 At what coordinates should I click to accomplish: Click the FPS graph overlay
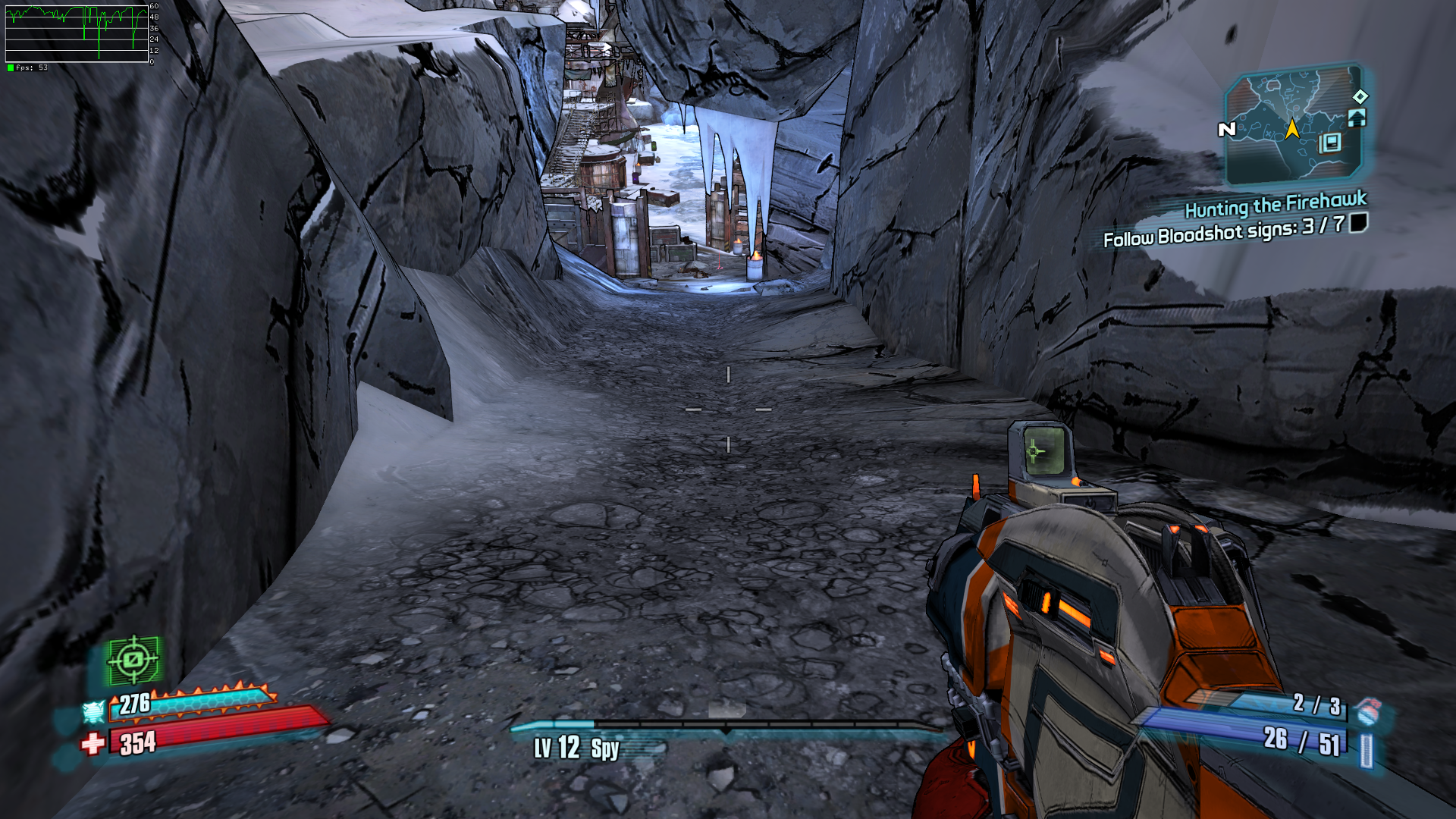(x=77, y=35)
